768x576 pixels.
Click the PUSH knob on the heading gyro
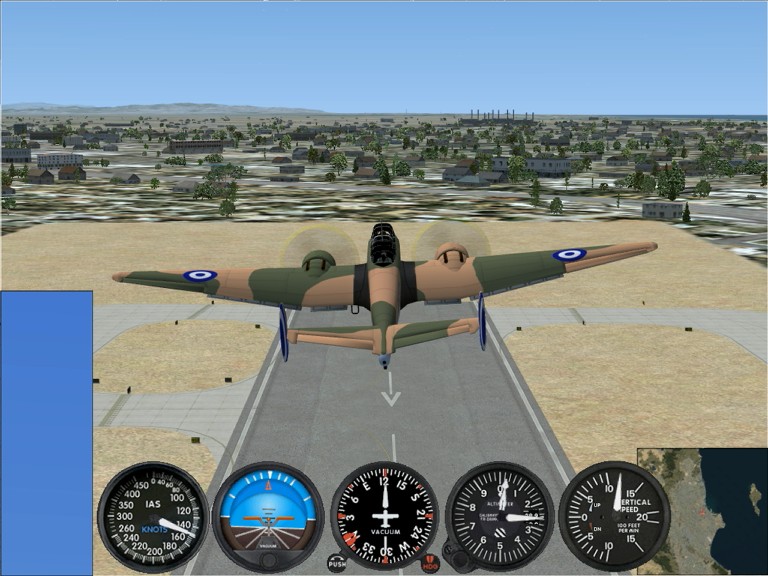337,563
